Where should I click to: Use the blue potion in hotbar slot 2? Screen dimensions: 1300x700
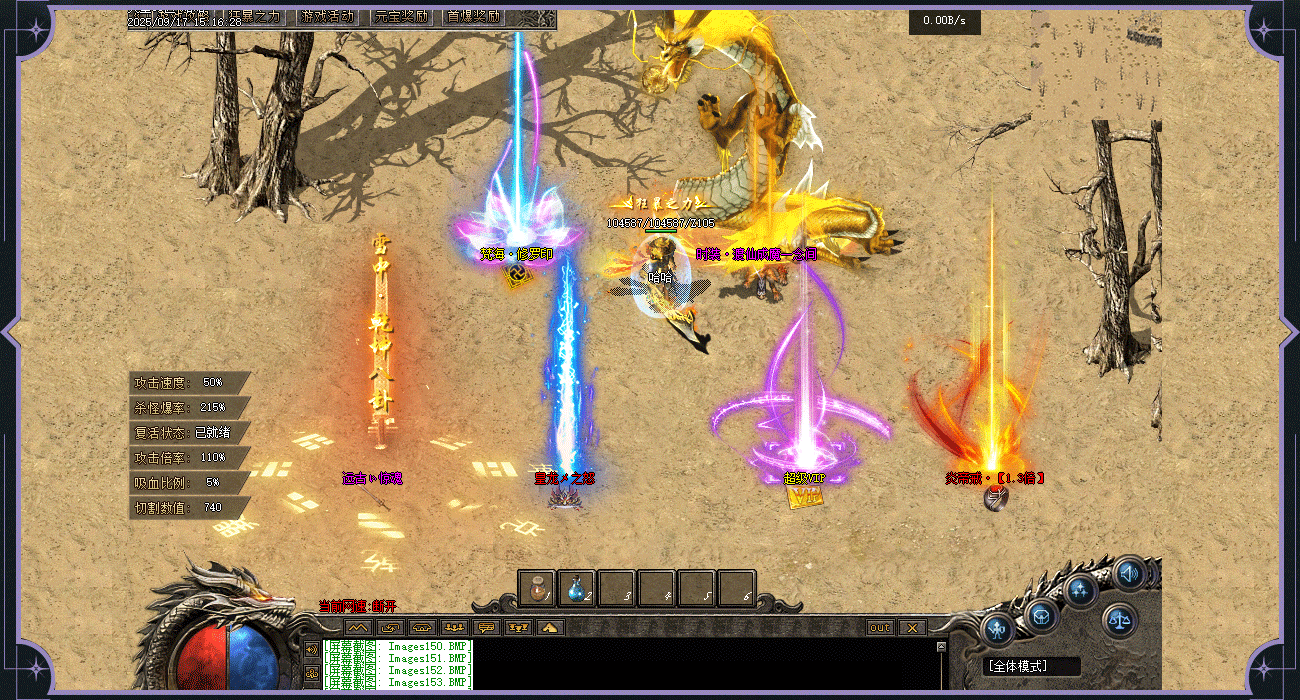577,588
